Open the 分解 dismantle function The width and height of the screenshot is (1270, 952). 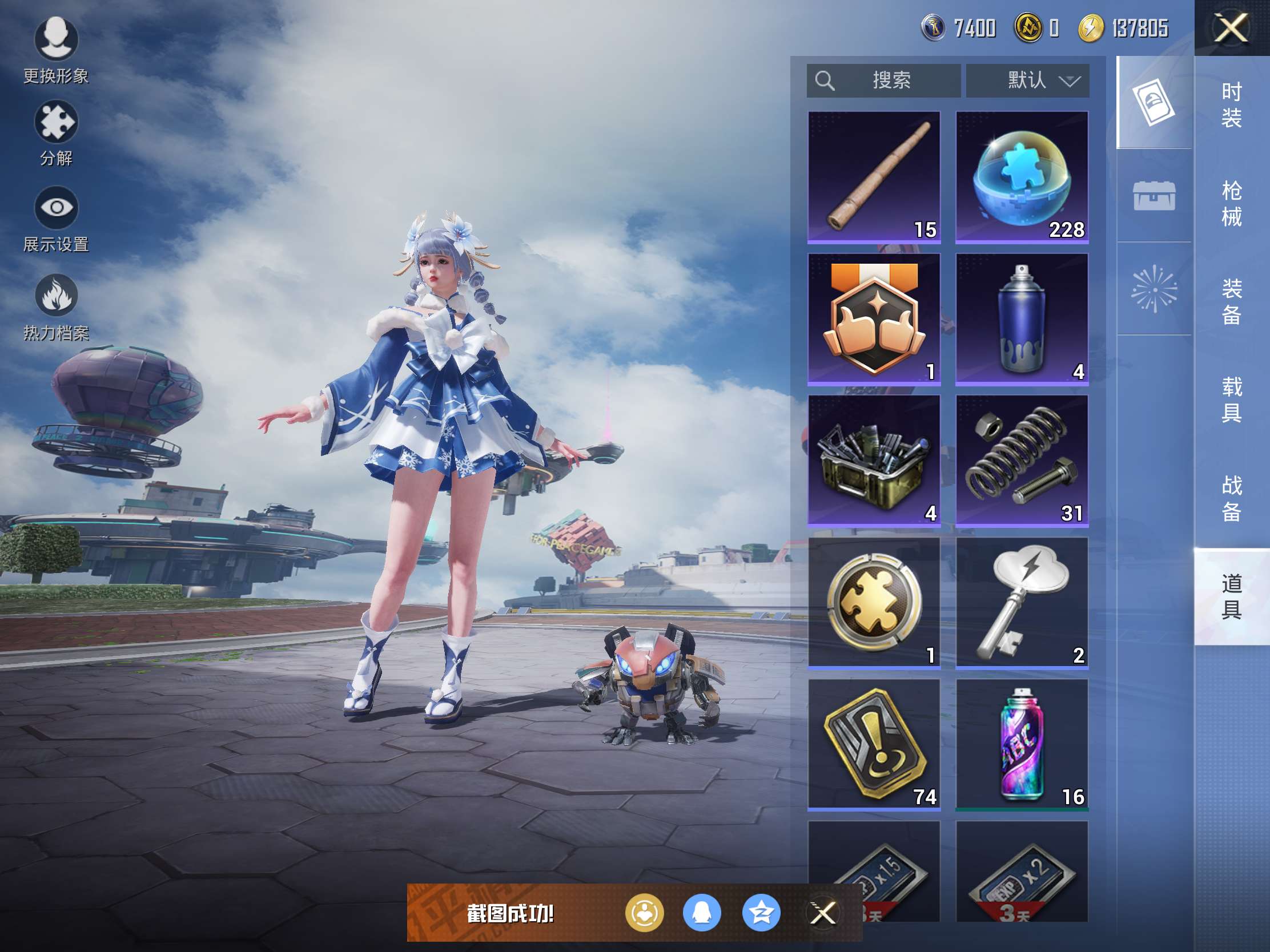pos(56,132)
